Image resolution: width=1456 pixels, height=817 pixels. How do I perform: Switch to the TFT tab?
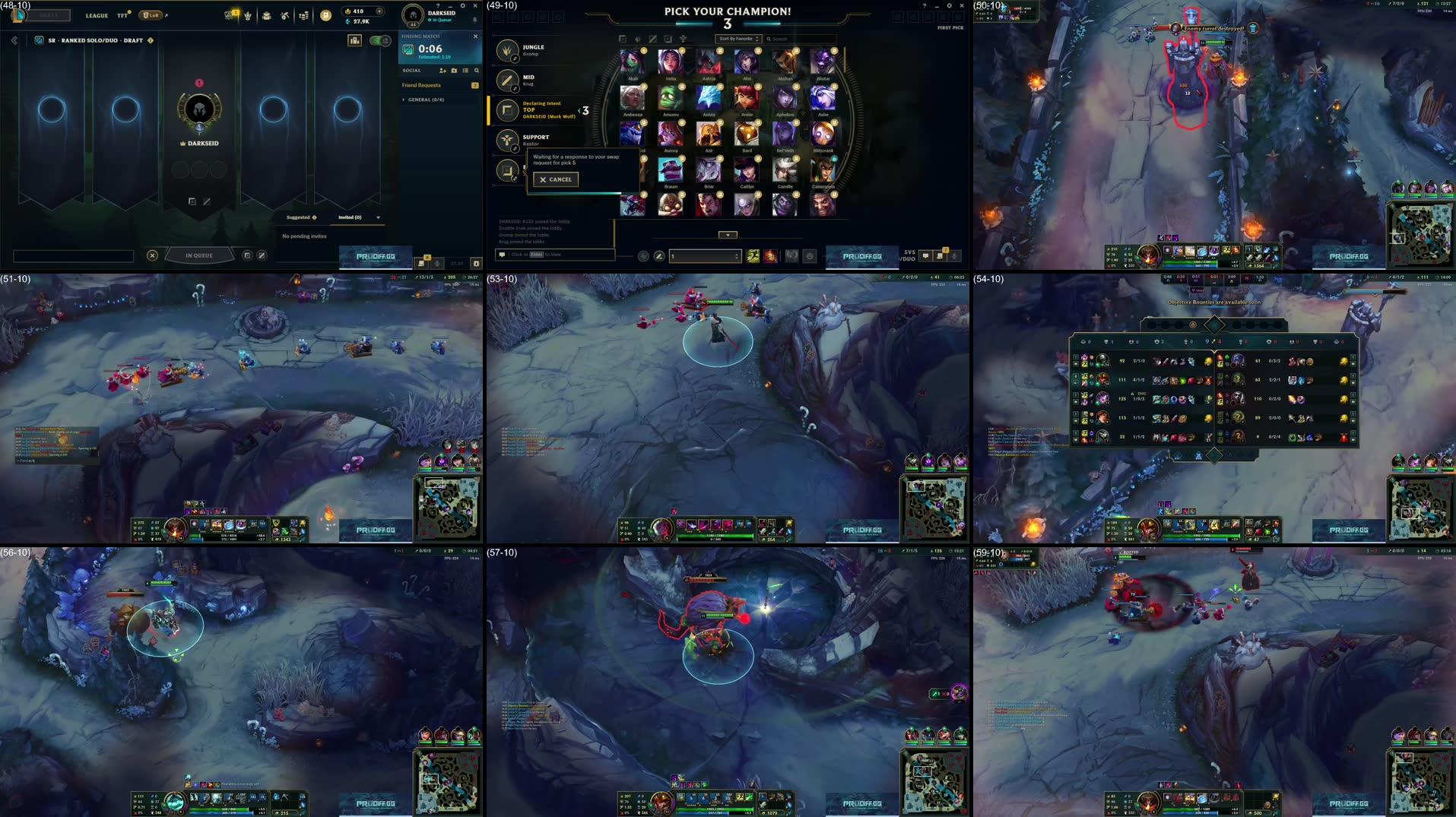tap(122, 15)
